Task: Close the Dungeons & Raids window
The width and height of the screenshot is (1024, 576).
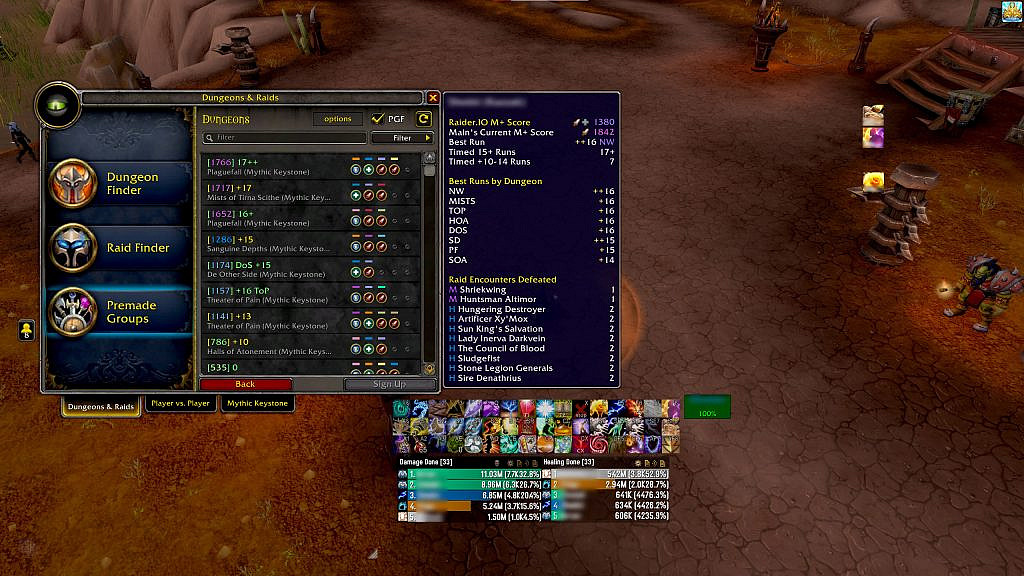Action: 433,98
